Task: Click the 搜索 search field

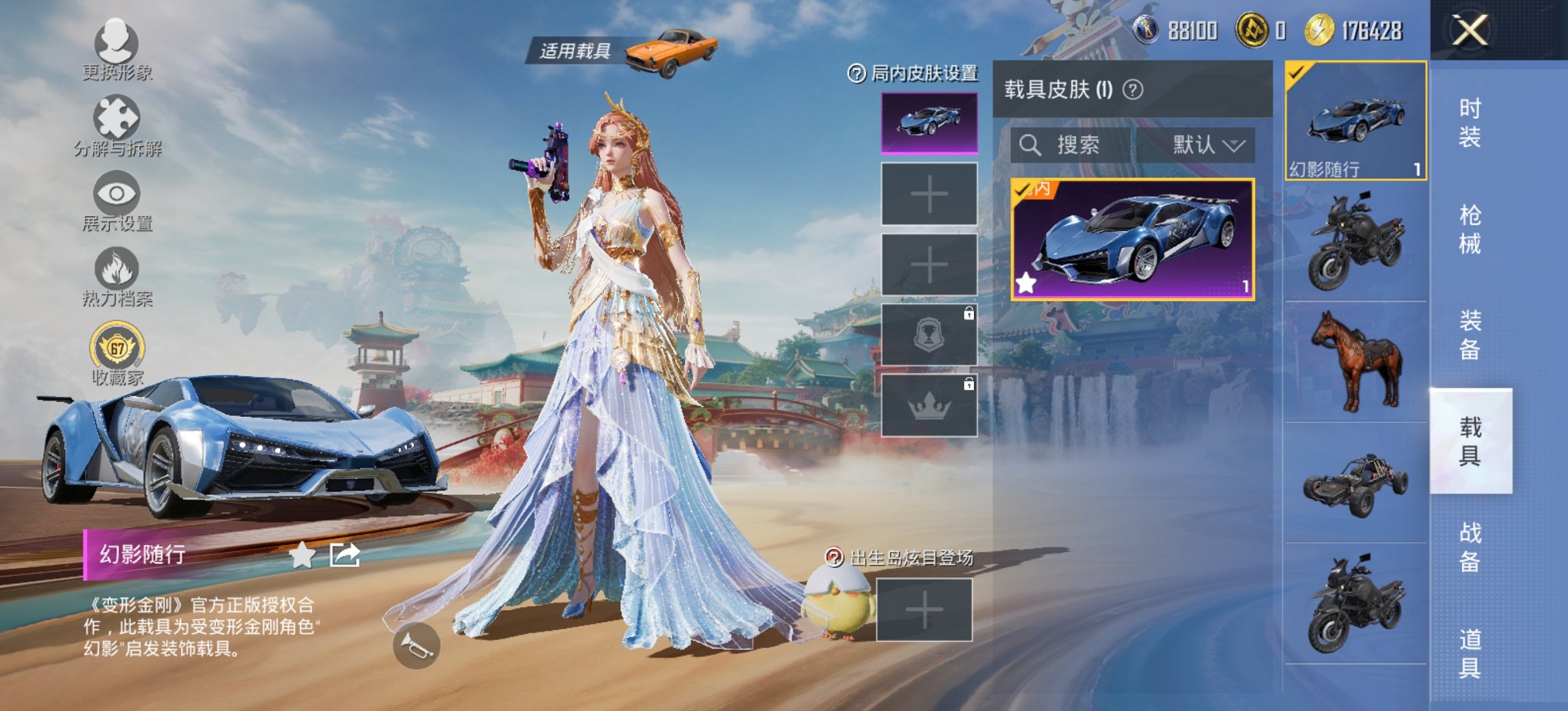Action: (x=1073, y=145)
